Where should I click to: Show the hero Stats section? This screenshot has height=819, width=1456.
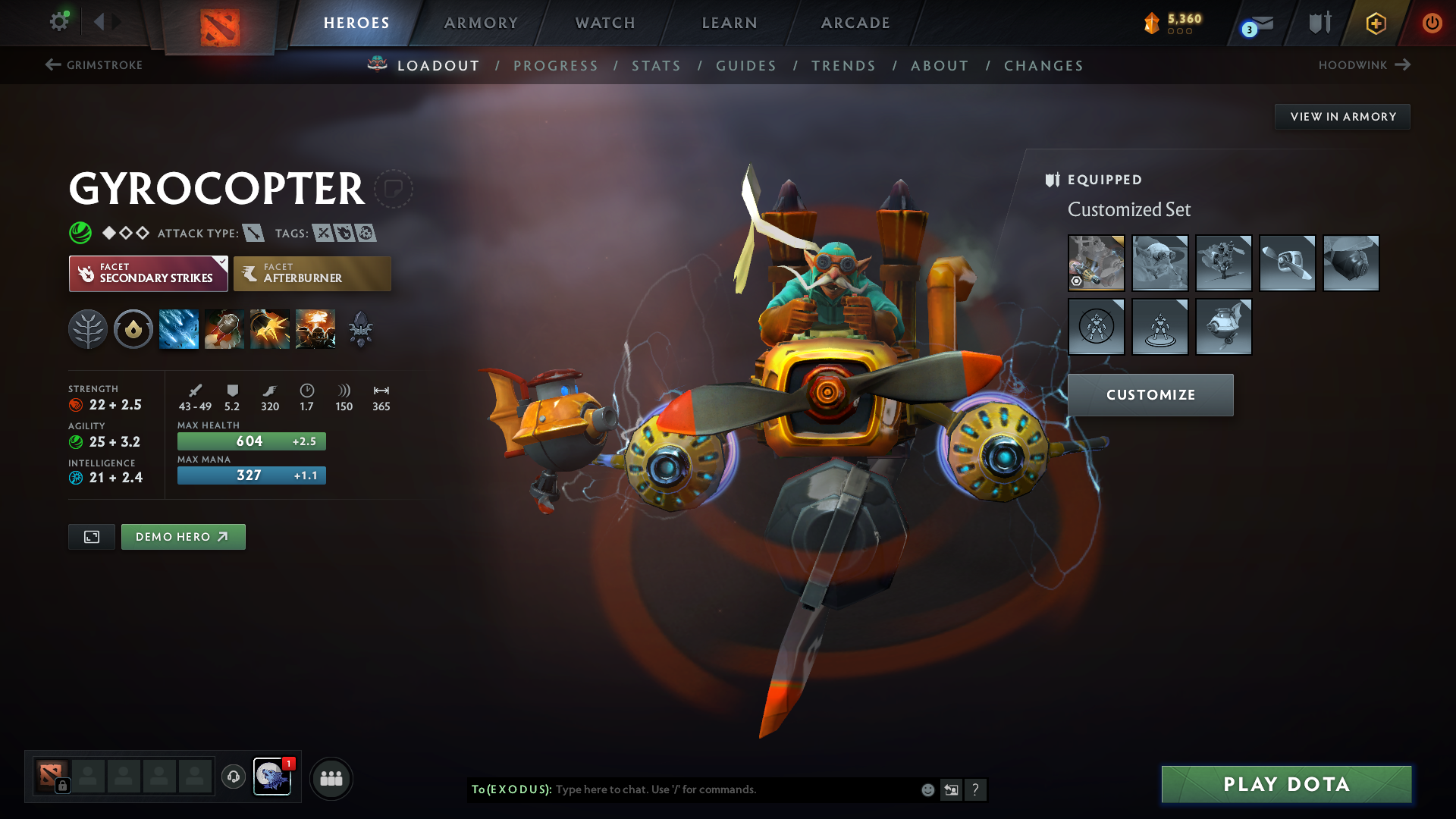pyautogui.click(x=656, y=66)
